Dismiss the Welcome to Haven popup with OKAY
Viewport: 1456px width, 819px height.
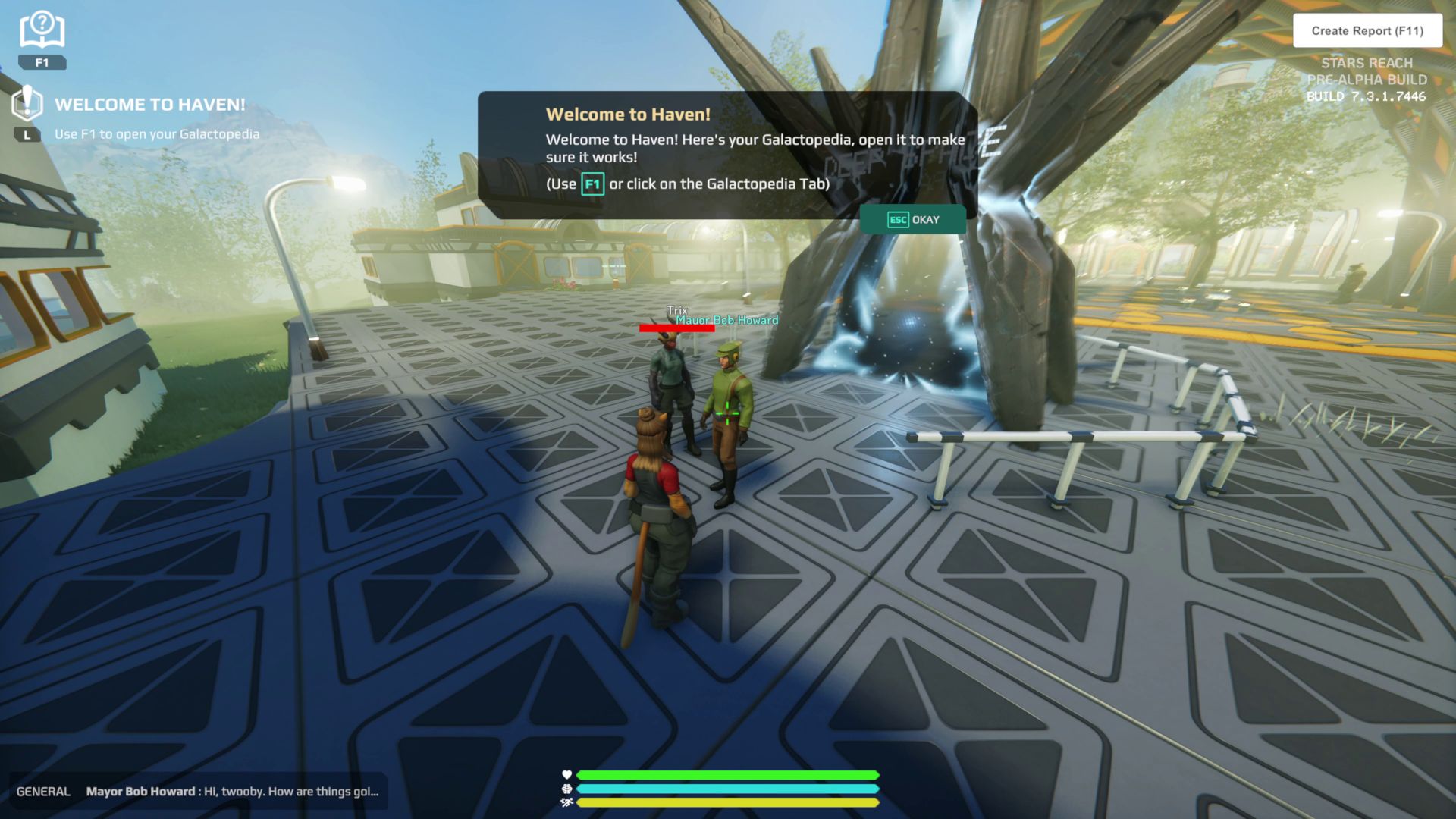pos(913,220)
